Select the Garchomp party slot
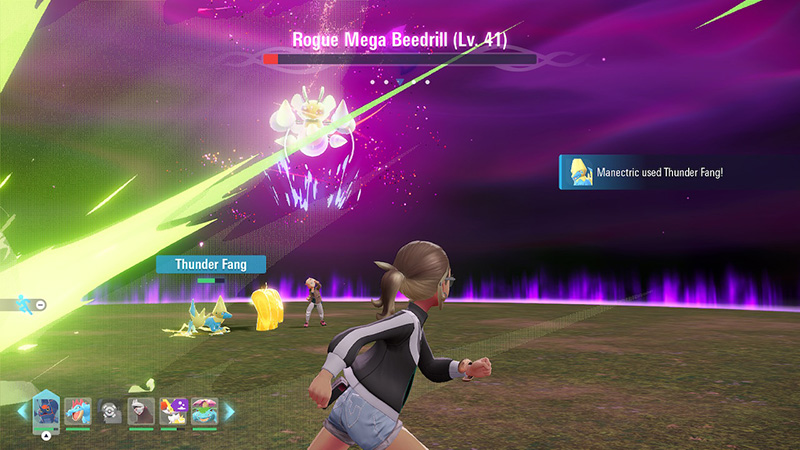 tap(46, 410)
